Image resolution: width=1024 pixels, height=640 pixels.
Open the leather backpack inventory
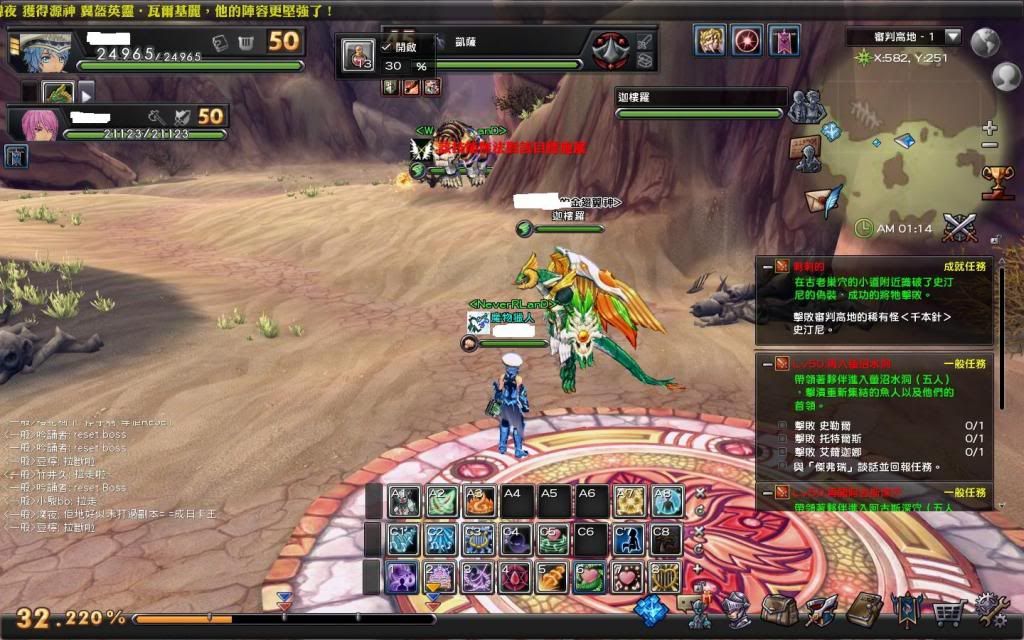[779, 608]
